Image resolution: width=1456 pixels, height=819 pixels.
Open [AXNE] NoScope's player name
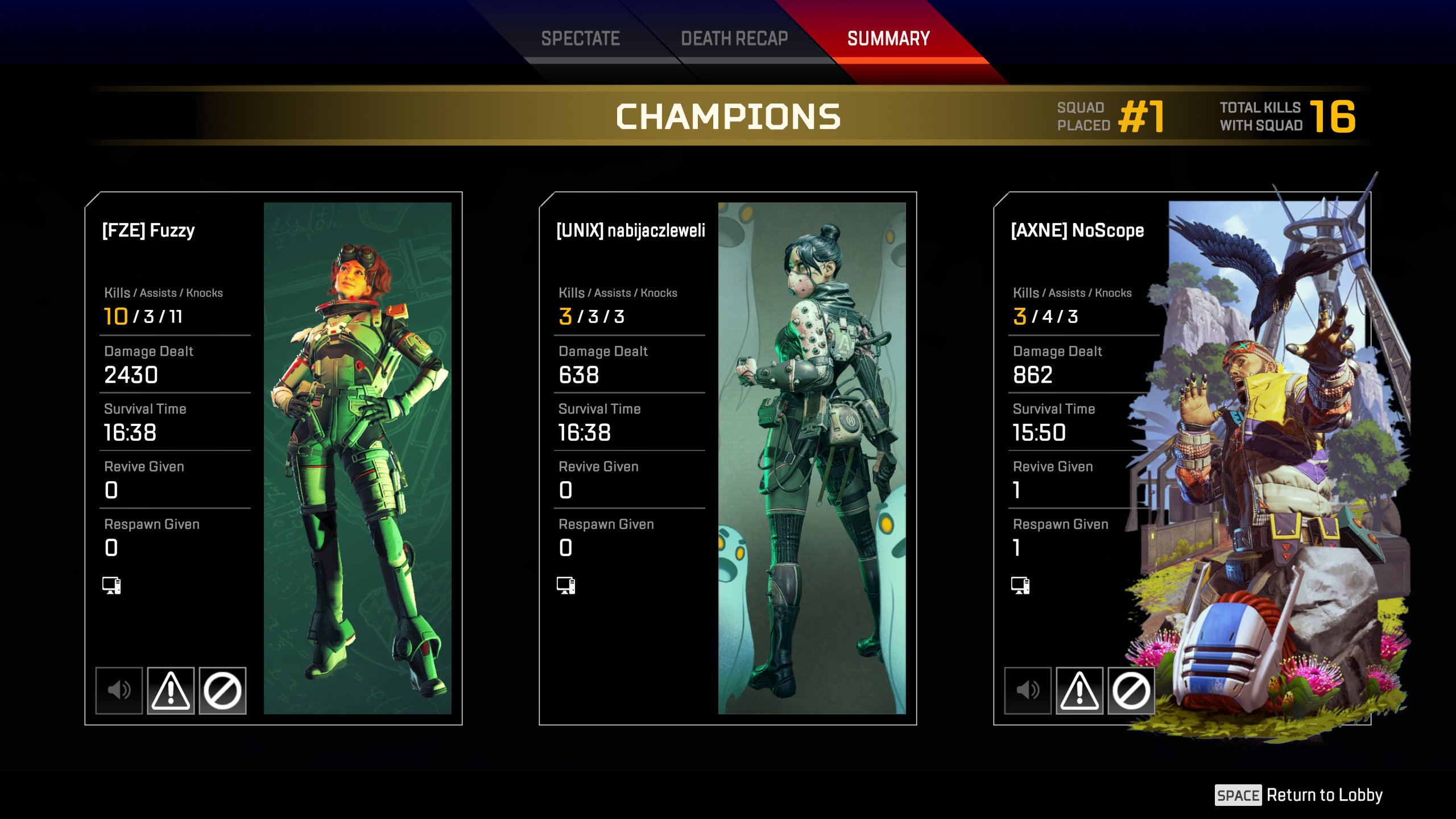(x=1077, y=230)
